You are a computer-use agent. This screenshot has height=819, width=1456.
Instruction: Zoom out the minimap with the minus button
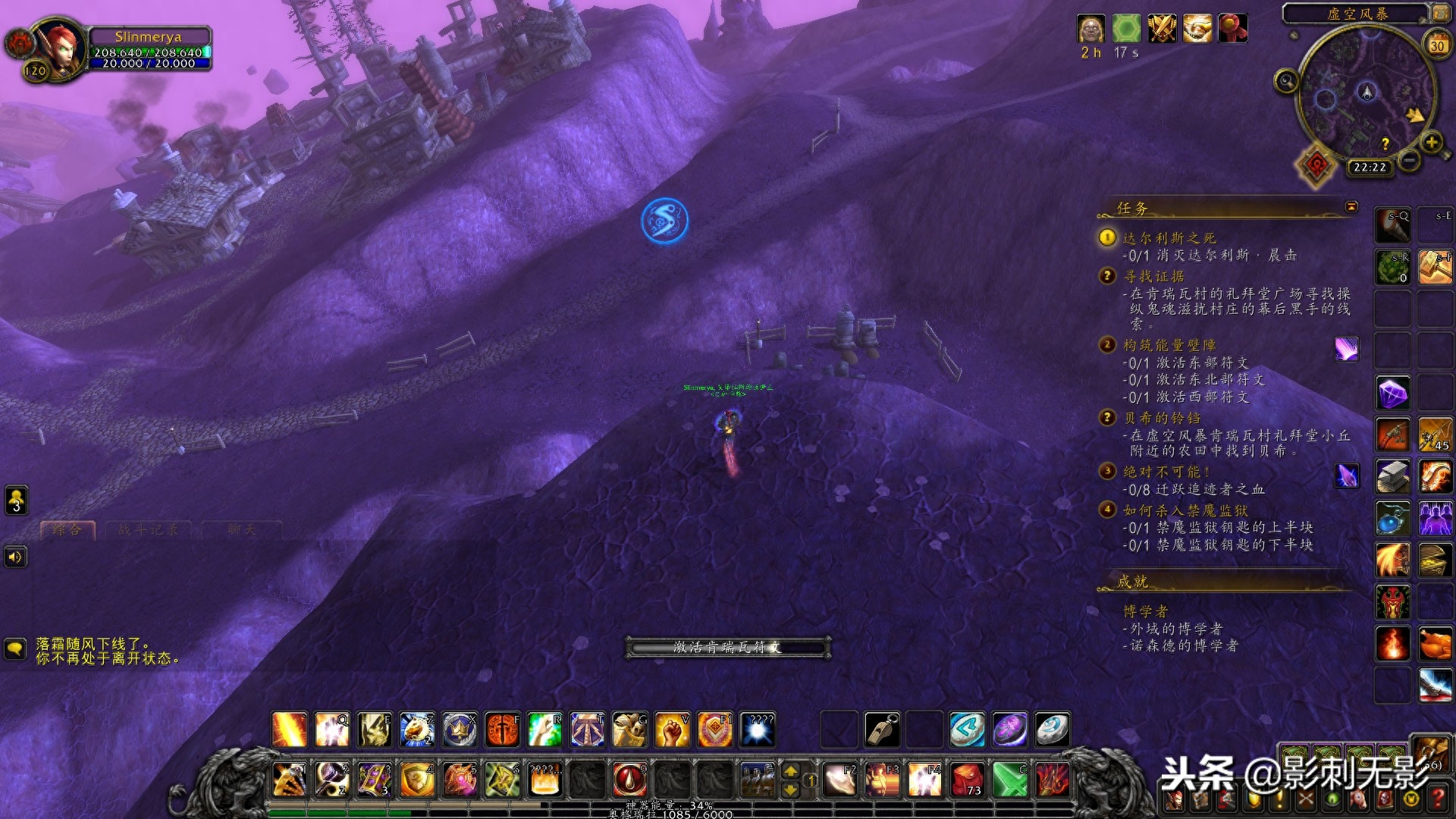1409,160
